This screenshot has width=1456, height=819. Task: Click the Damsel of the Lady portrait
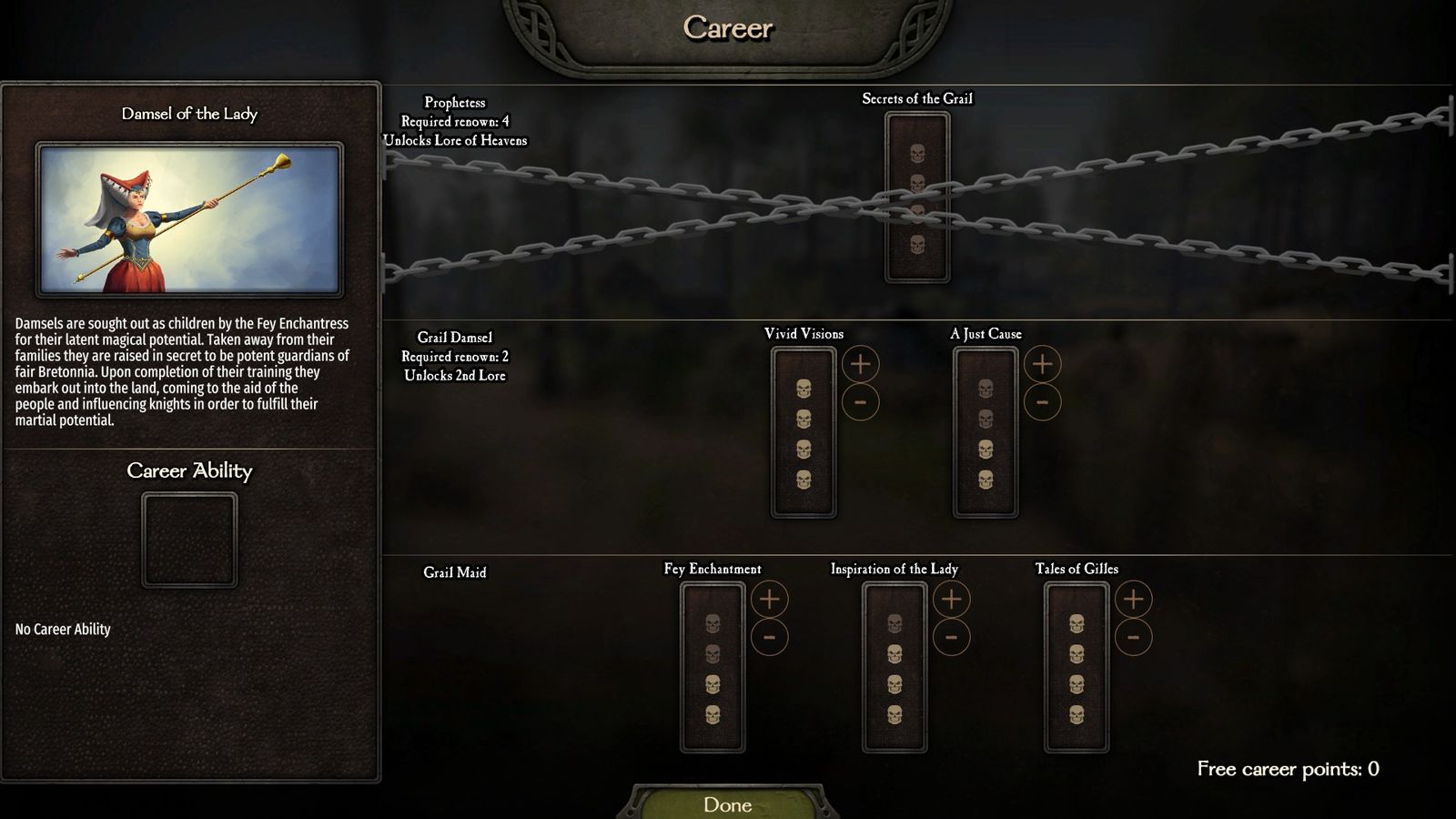pyautogui.click(x=189, y=219)
